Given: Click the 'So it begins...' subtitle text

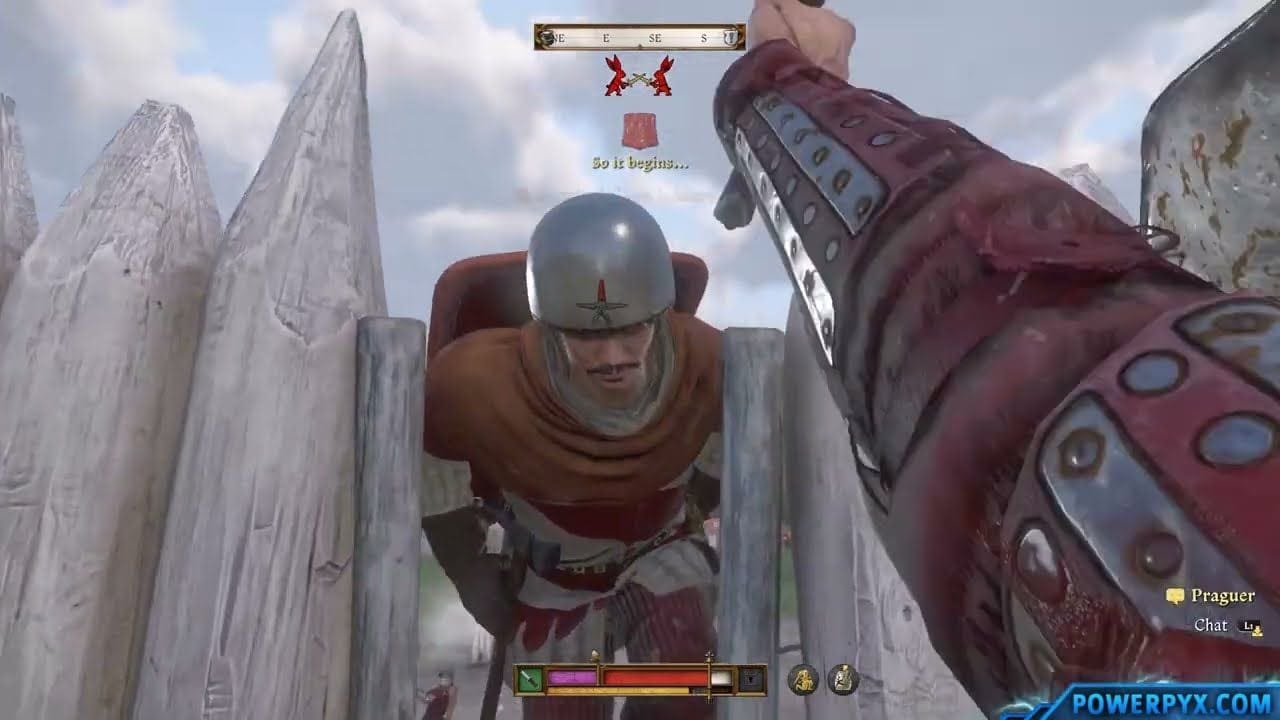Looking at the screenshot, I should pyautogui.click(x=640, y=163).
